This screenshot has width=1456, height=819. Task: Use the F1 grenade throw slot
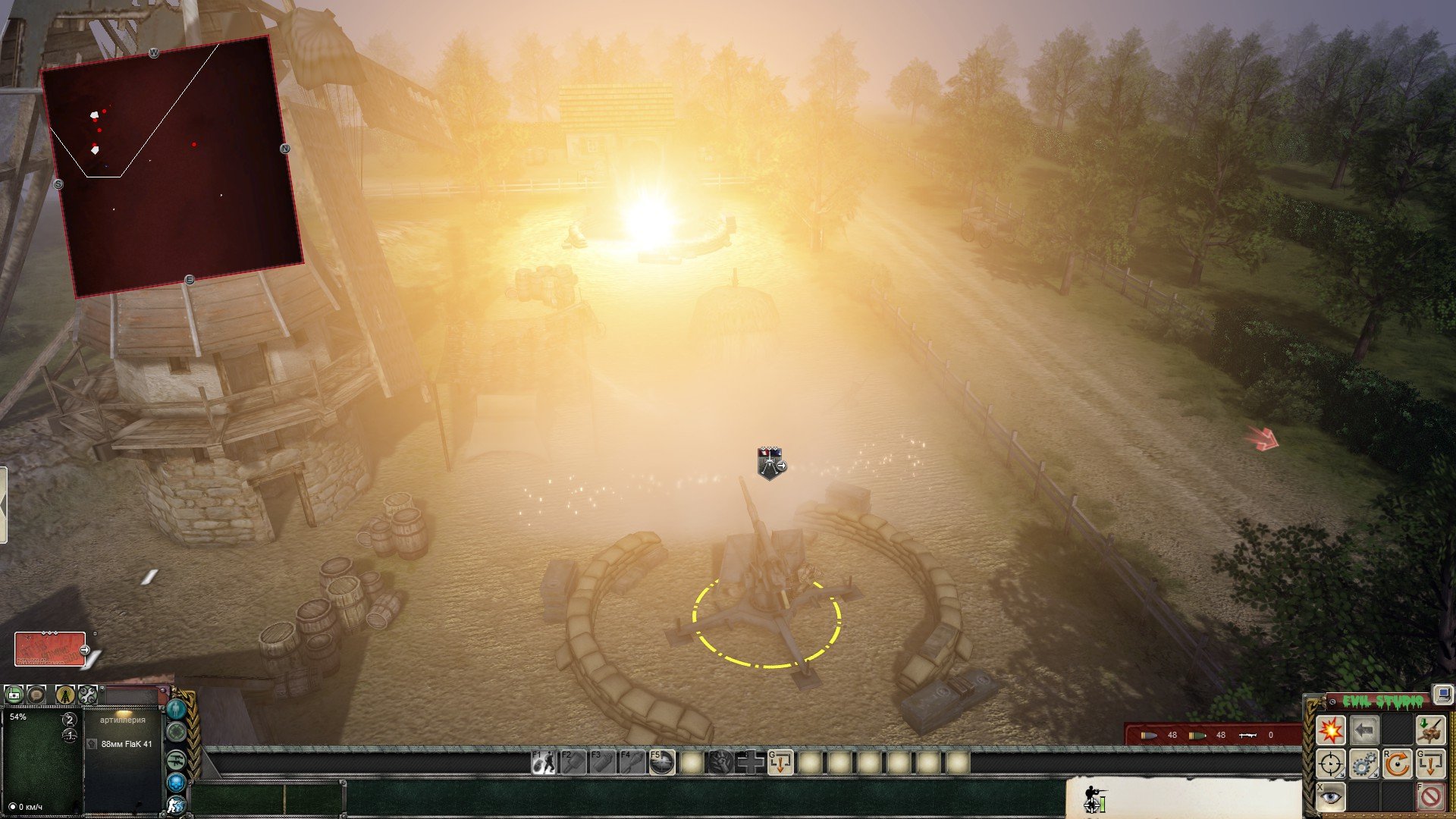click(543, 762)
